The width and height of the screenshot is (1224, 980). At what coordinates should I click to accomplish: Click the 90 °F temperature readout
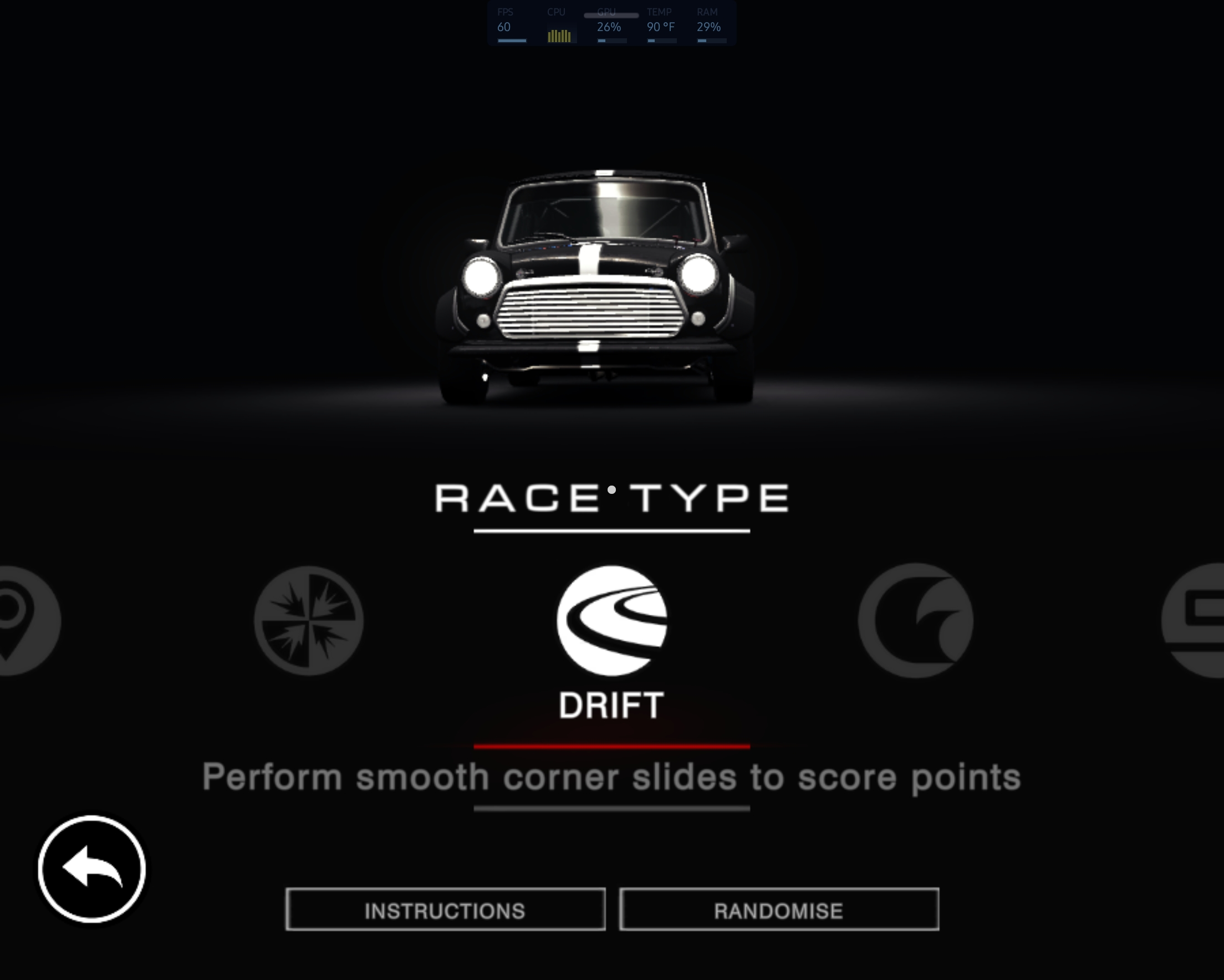pyautogui.click(x=661, y=26)
